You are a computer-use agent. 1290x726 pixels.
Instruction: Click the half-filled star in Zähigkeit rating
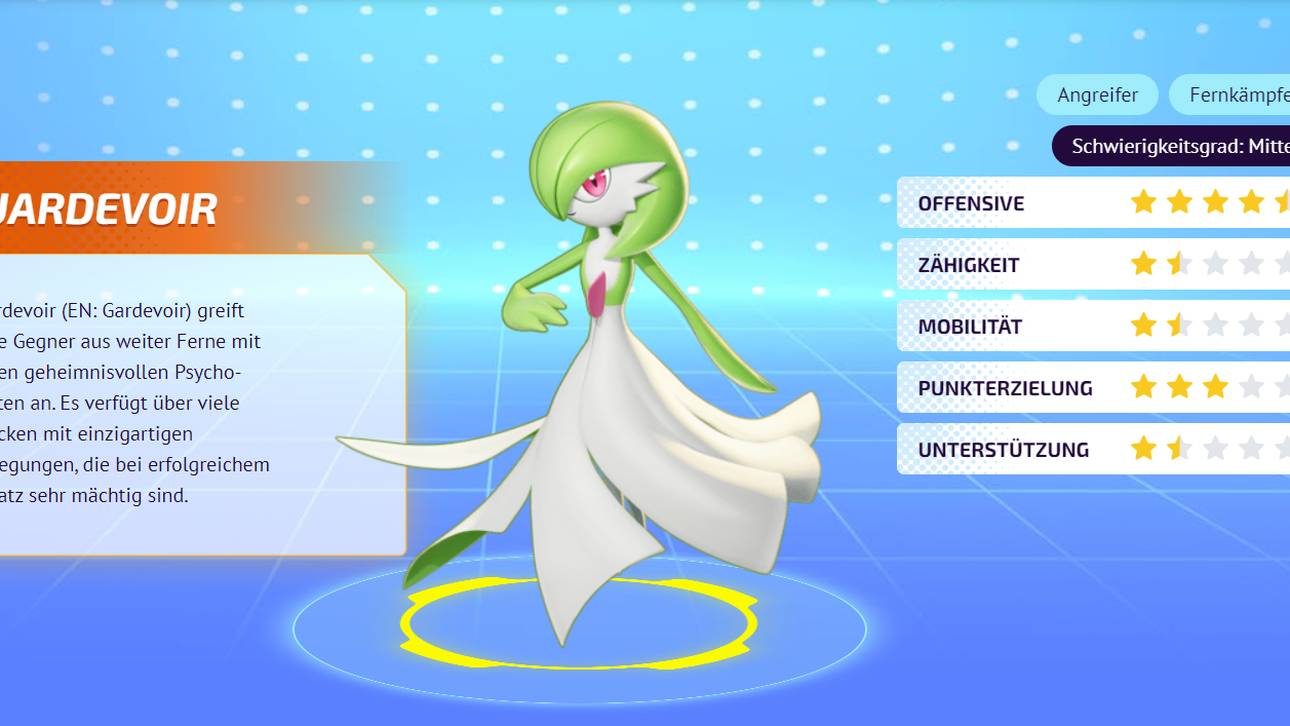(x=1178, y=263)
